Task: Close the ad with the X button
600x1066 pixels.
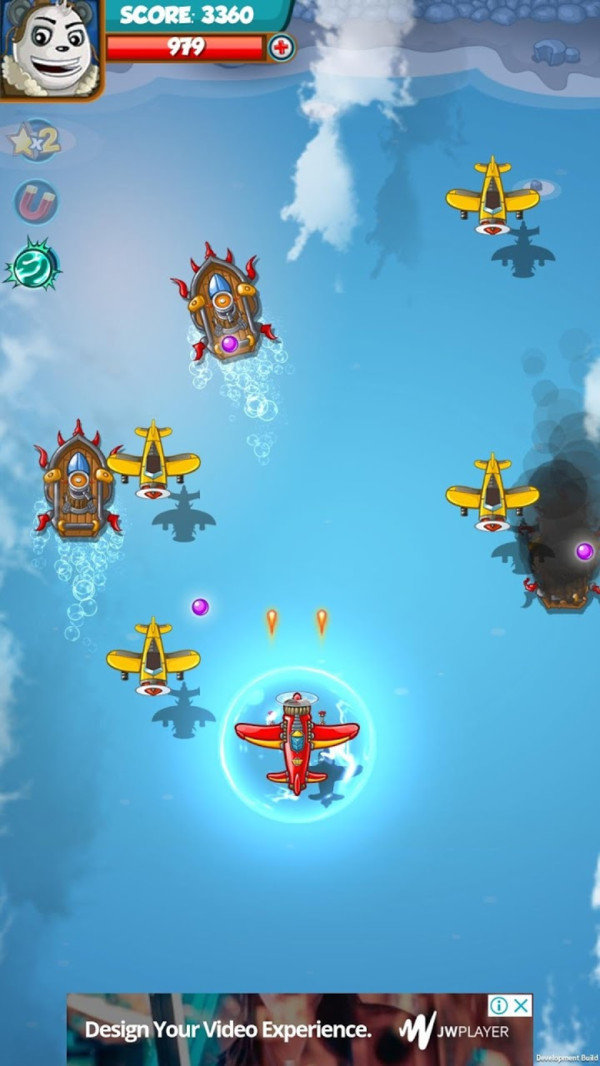Action: click(522, 1005)
